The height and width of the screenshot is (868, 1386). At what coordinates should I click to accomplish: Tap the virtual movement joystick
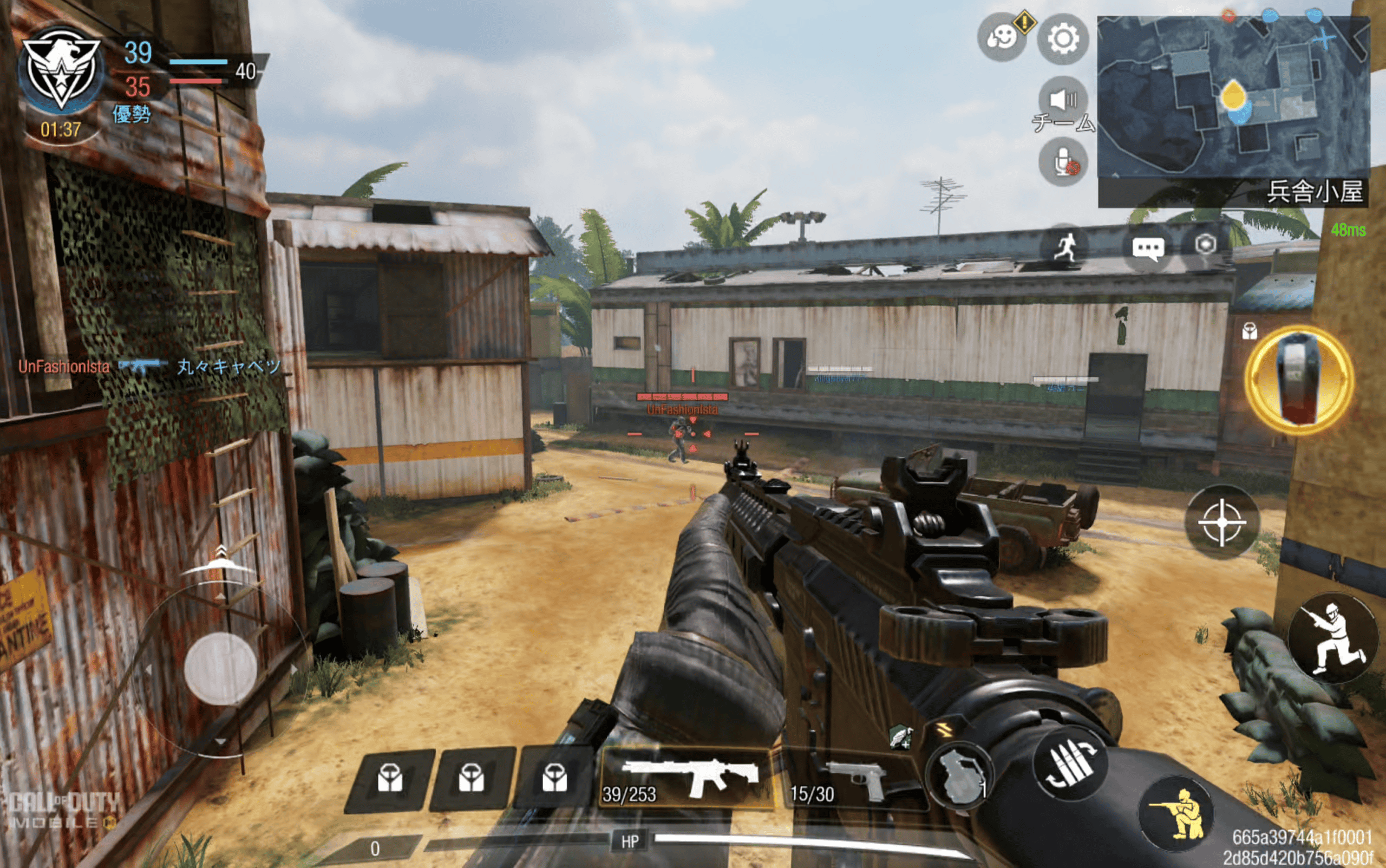[x=220, y=669]
